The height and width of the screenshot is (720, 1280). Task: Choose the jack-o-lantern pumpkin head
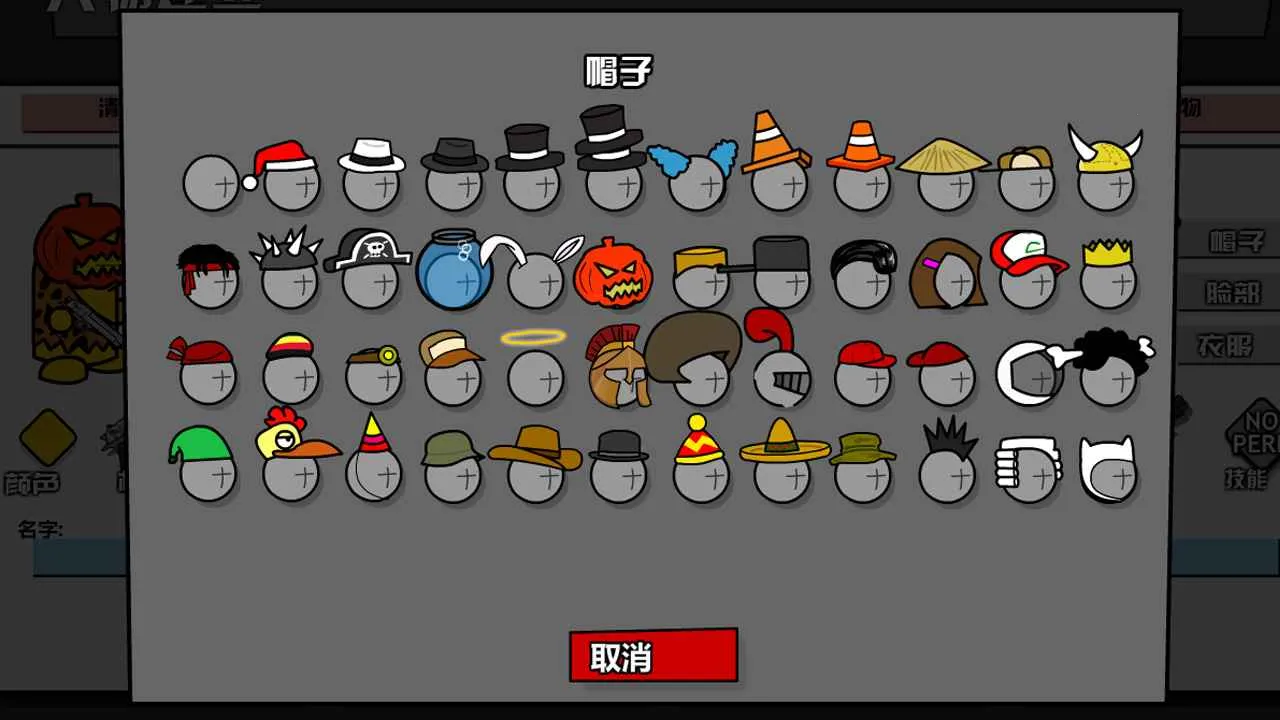tap(615, 270)
